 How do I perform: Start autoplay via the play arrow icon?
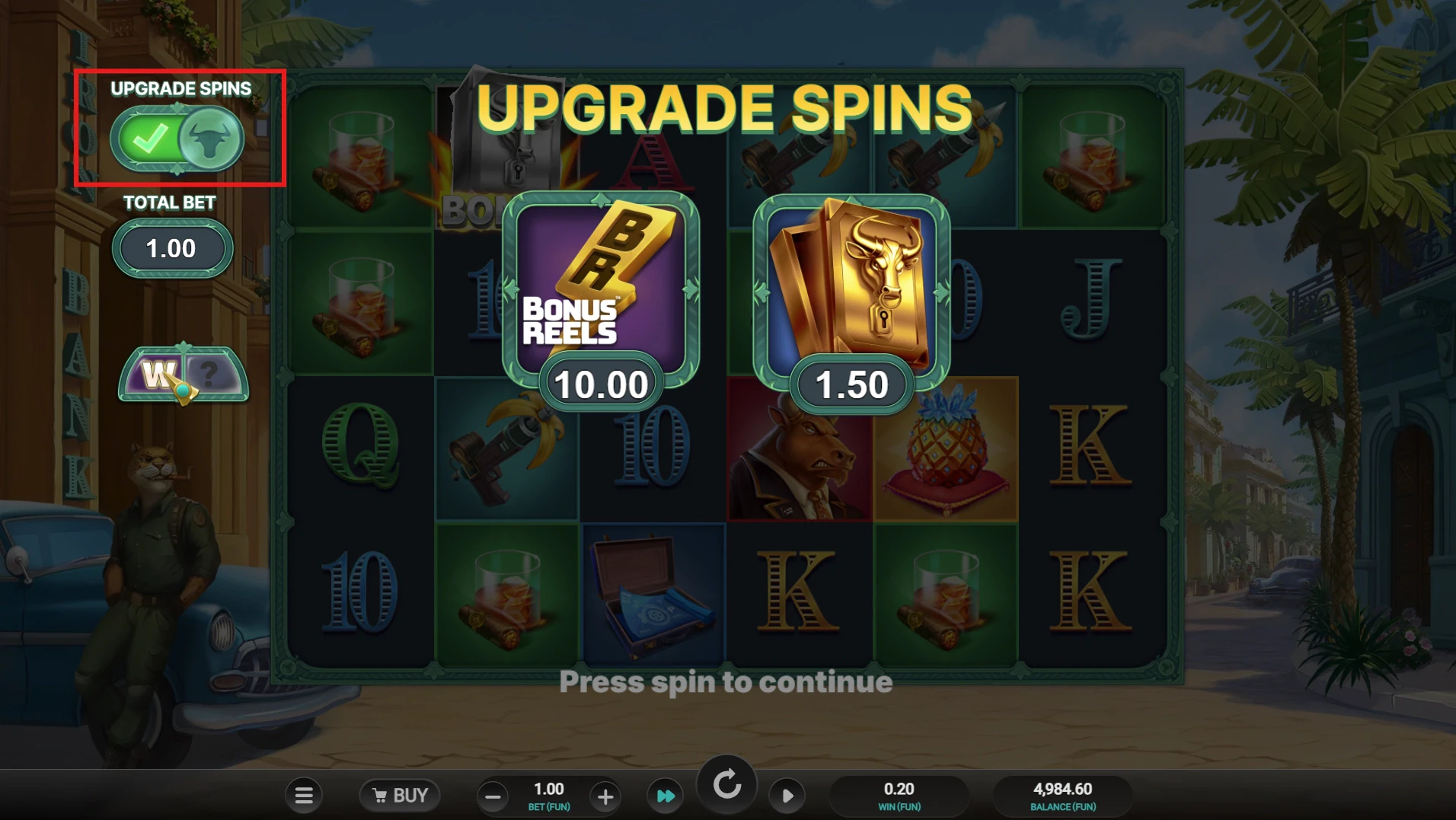(788, 795)
